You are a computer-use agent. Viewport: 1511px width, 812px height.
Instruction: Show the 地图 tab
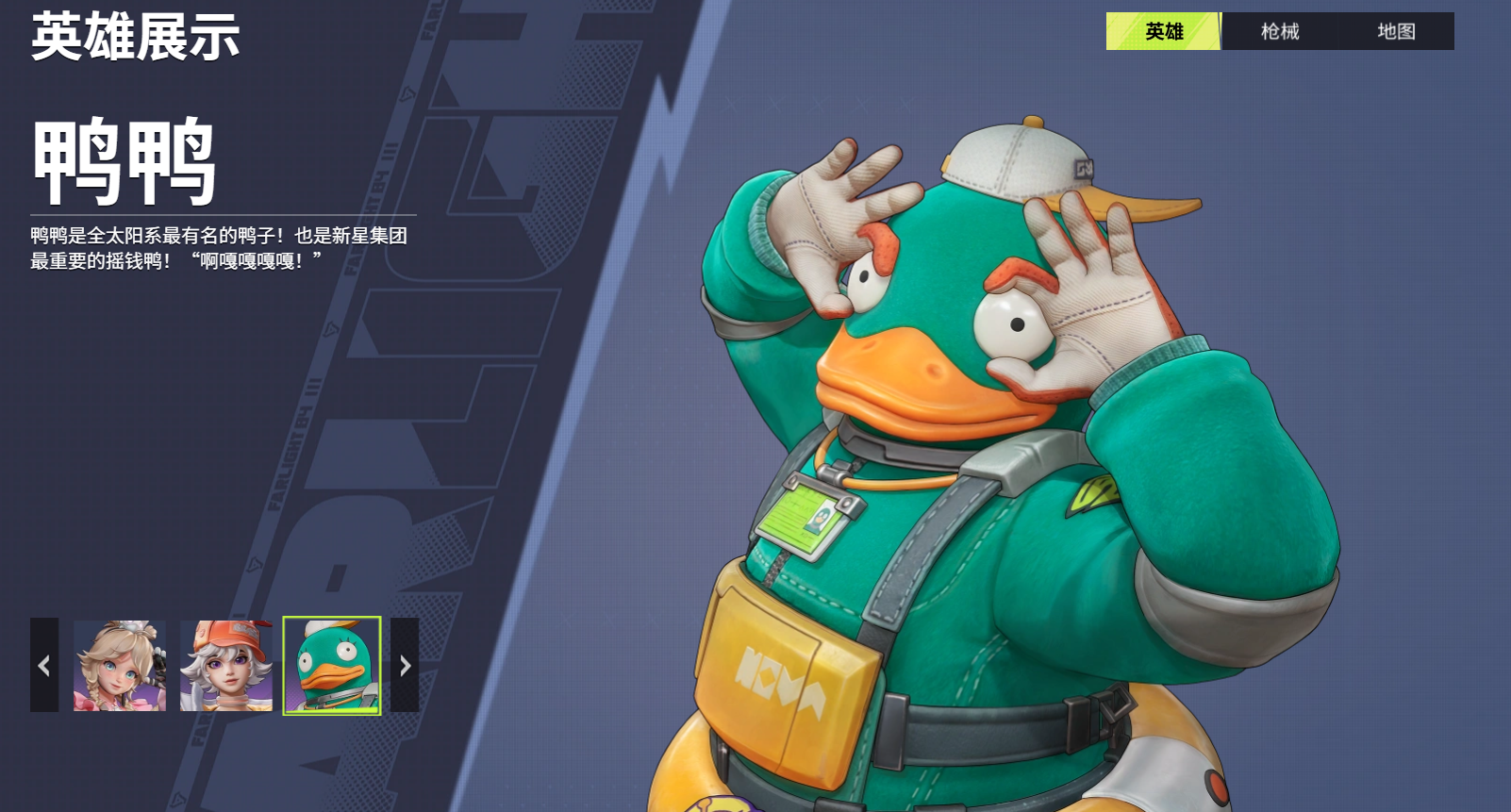(1395, 31)
